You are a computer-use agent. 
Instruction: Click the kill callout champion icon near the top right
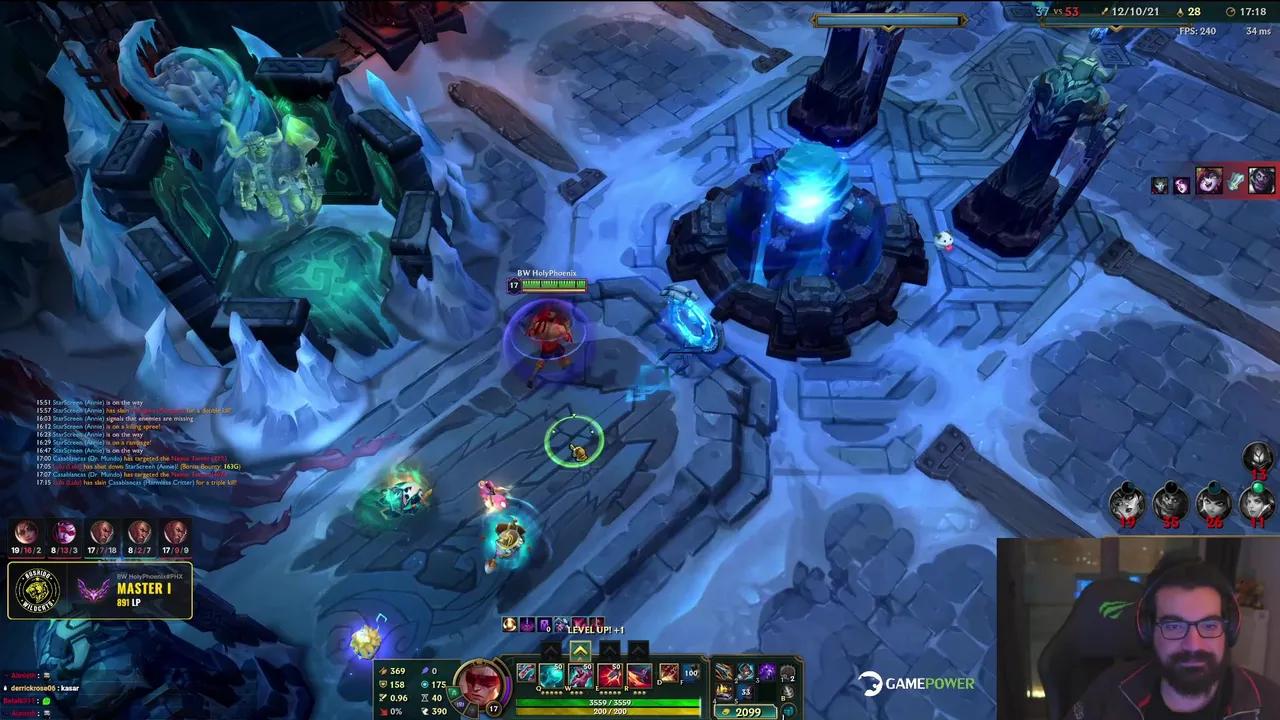(1210, 182)
